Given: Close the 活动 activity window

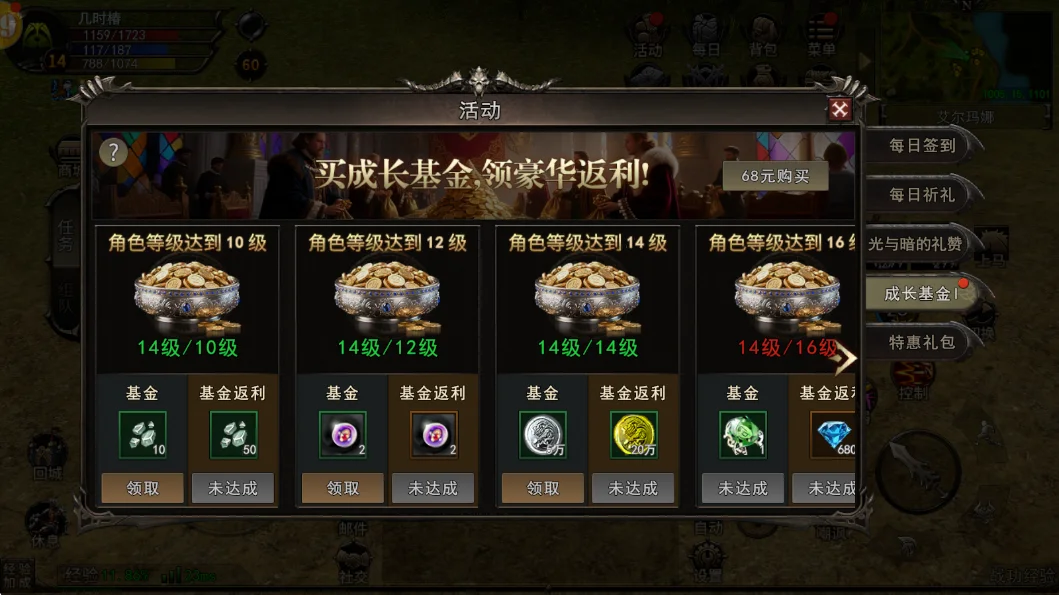Looking at the screenshot, I should [x=840, y=110].
